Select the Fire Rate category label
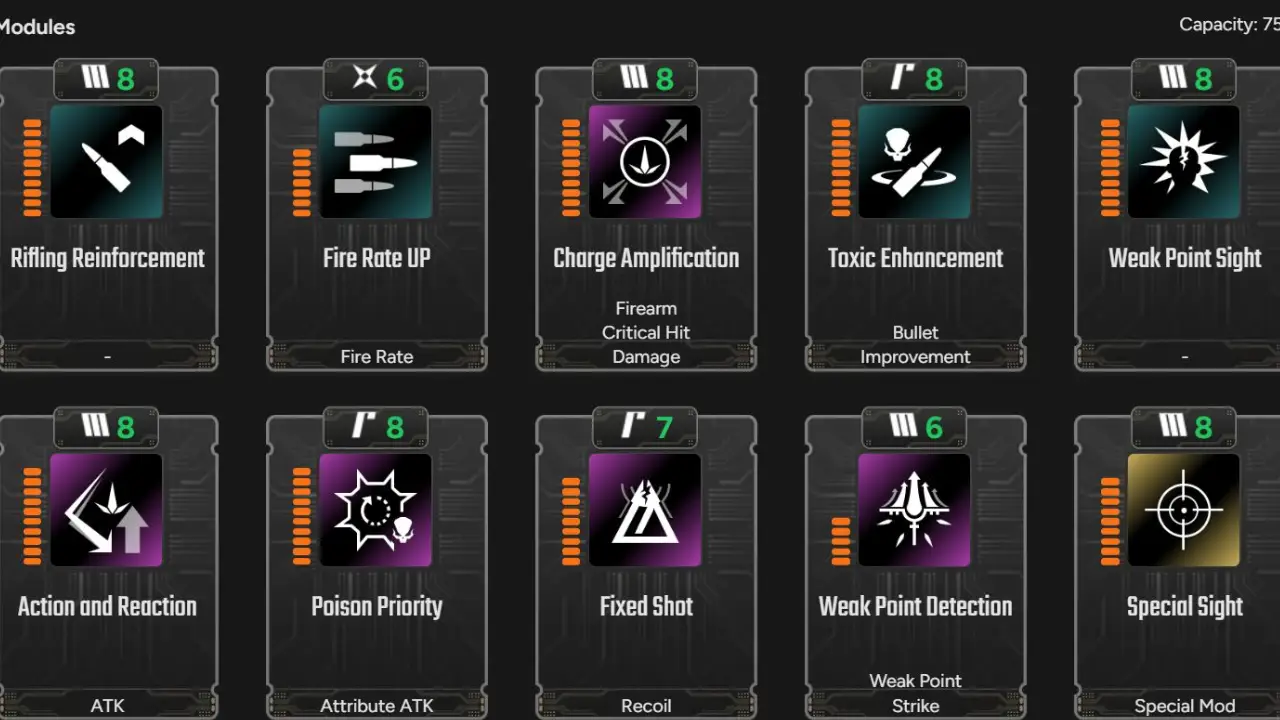1280x720 pixels. [x=376, y=356]
